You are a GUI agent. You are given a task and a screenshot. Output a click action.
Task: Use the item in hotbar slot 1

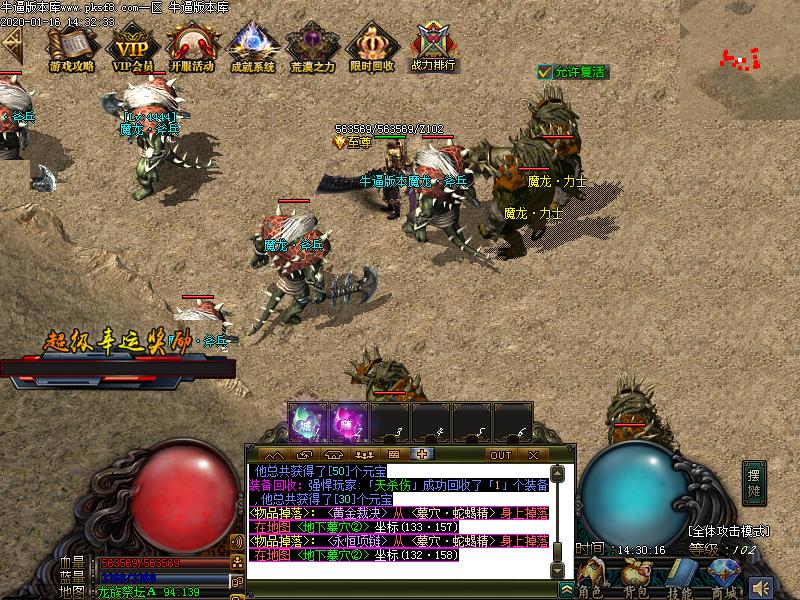tap(306, 422)
